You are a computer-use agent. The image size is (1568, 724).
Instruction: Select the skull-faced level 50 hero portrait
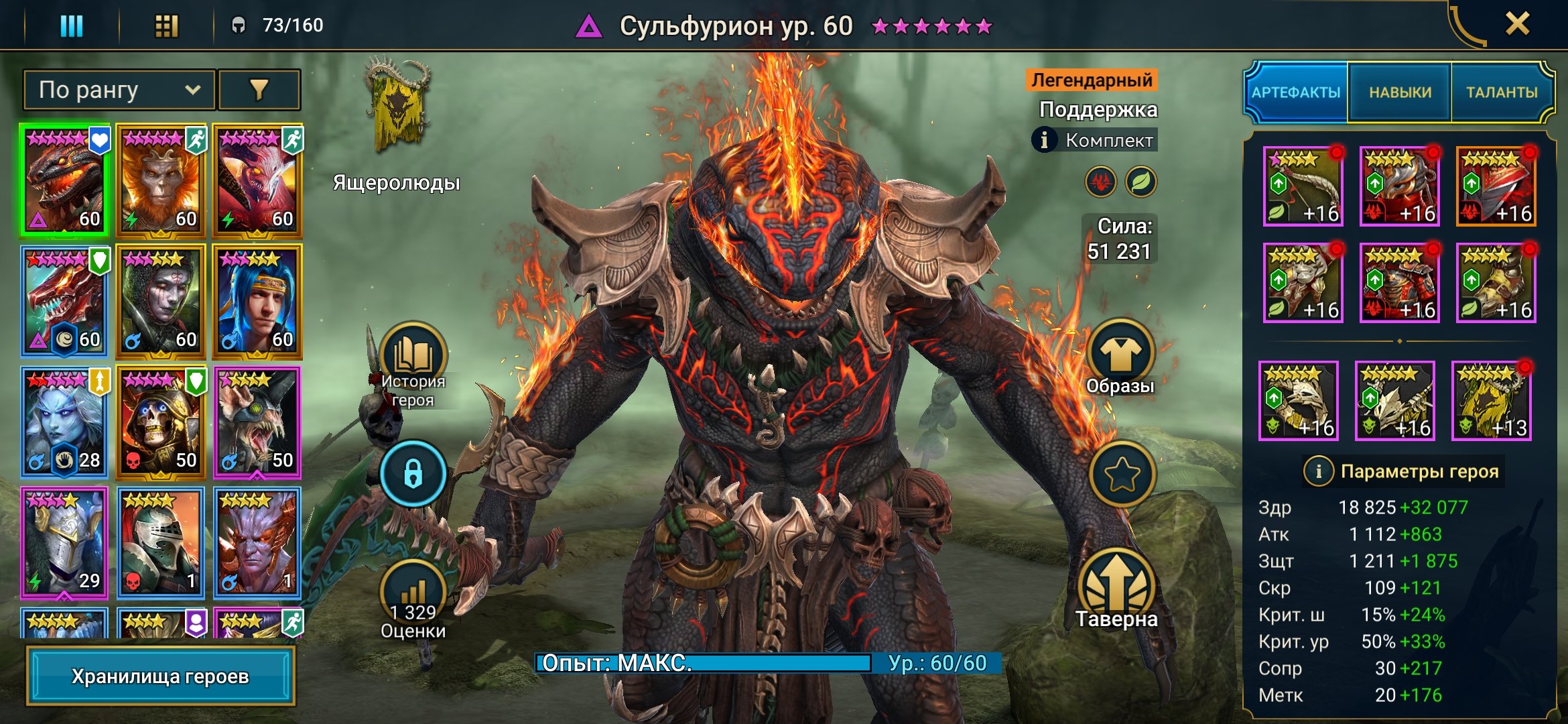pyautogui.click(x=160, y=421)
